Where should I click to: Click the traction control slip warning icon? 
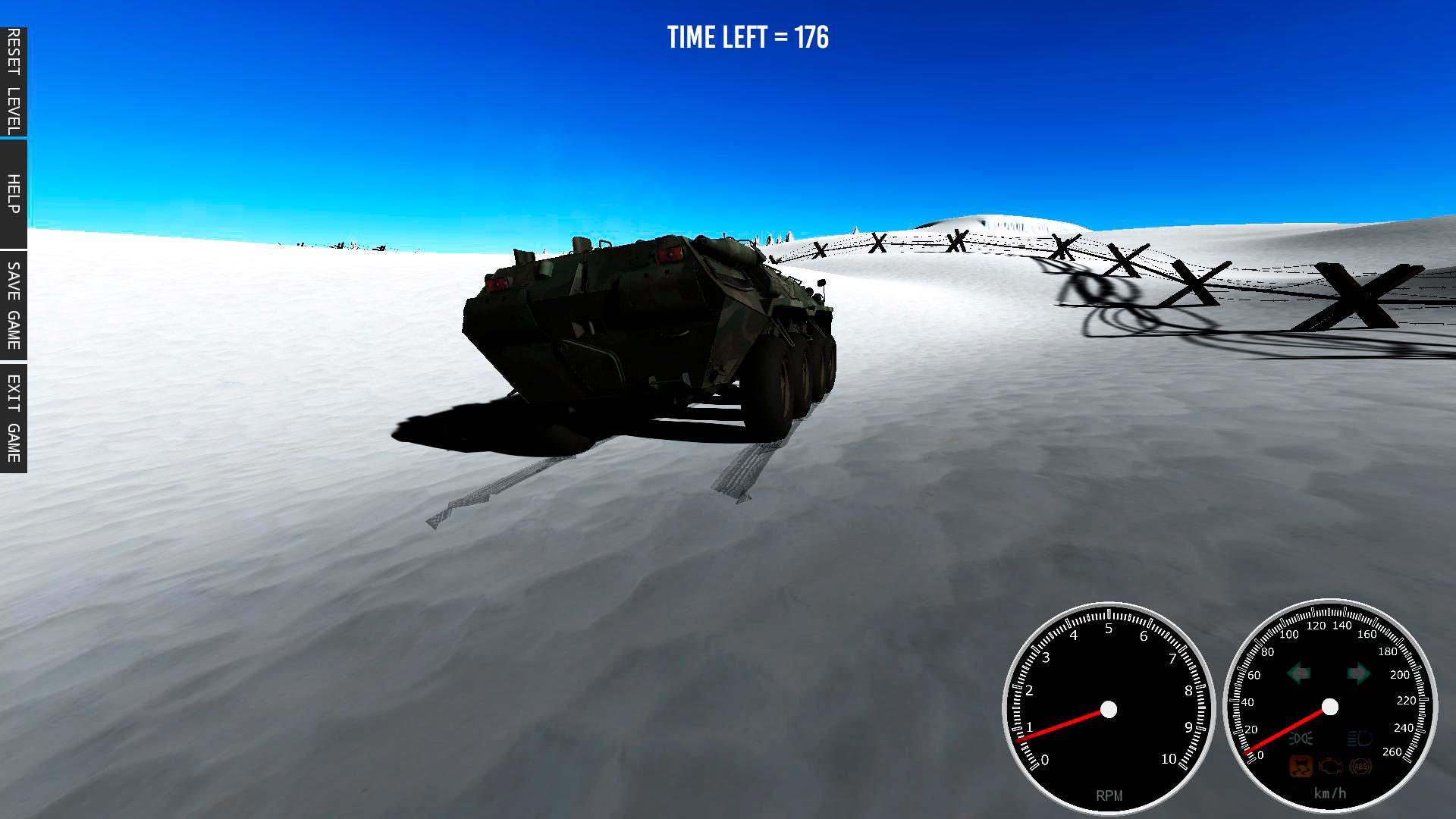tap(1300, 765)
